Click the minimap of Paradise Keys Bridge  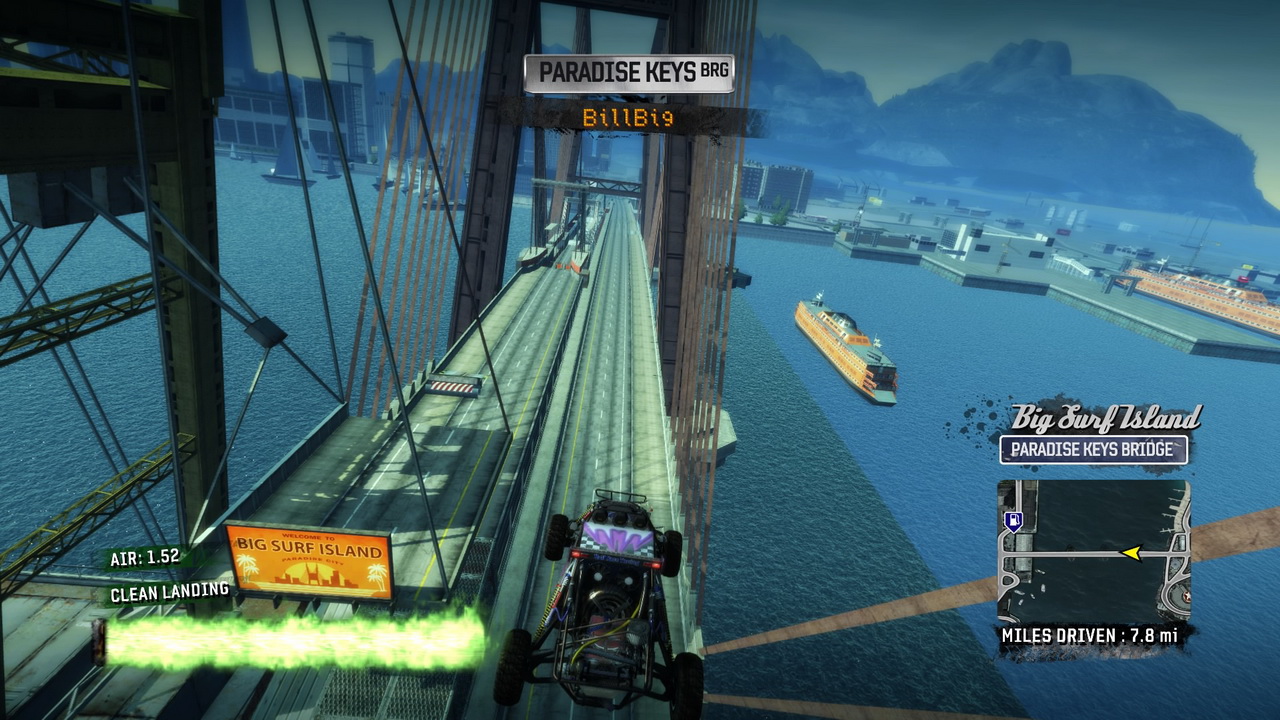[1093, 552]
